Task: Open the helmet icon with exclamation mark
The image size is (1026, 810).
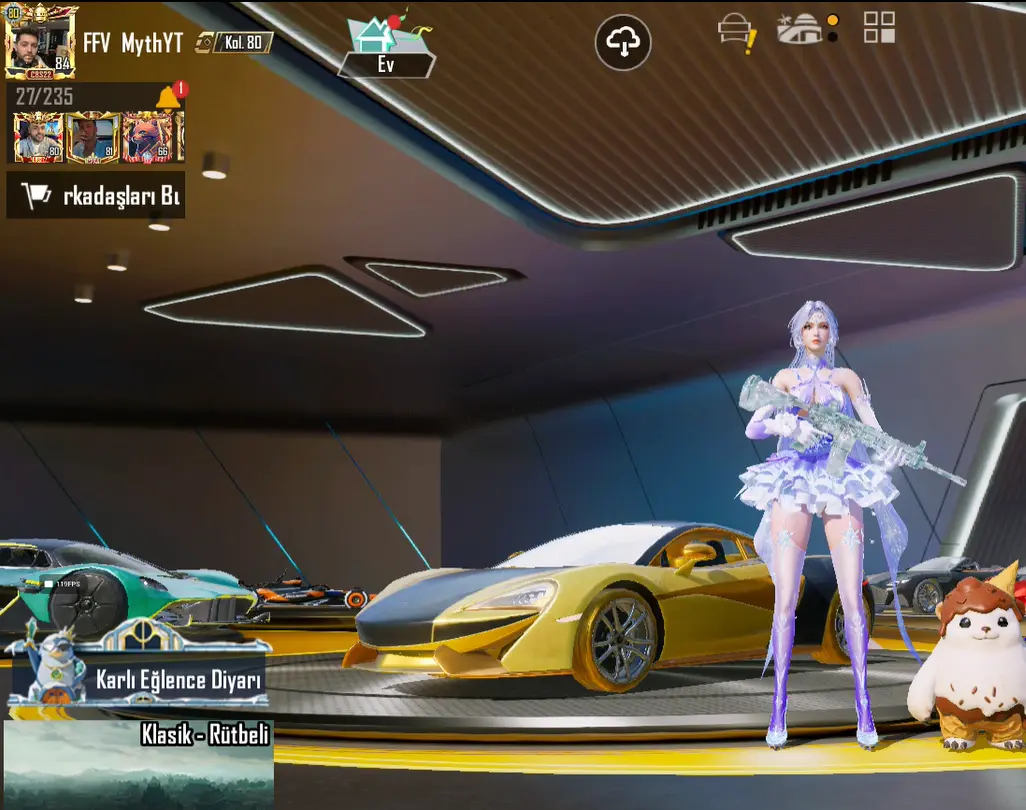Action: [737, 32]
